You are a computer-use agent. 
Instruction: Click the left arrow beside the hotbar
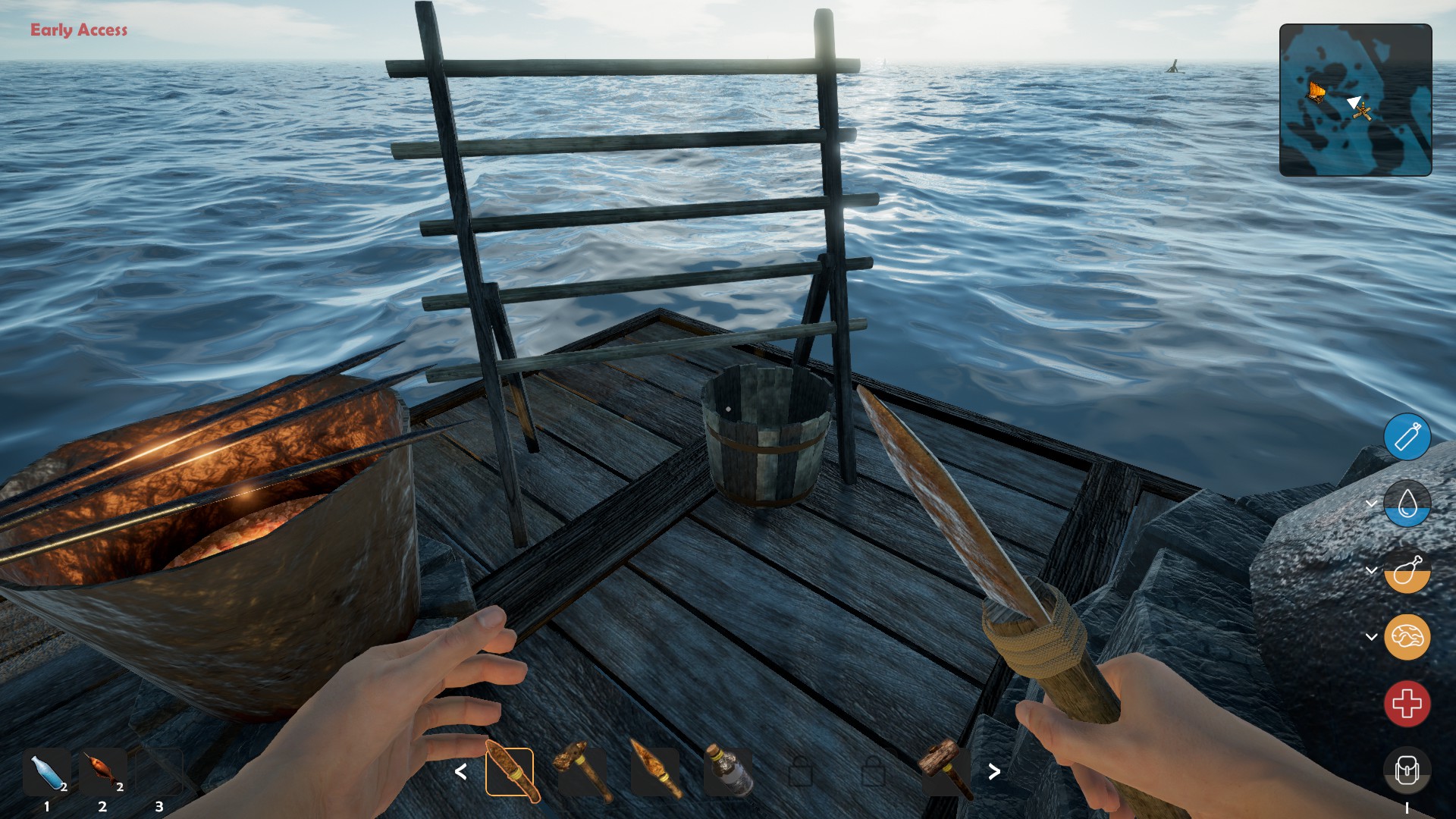point(460,772)
